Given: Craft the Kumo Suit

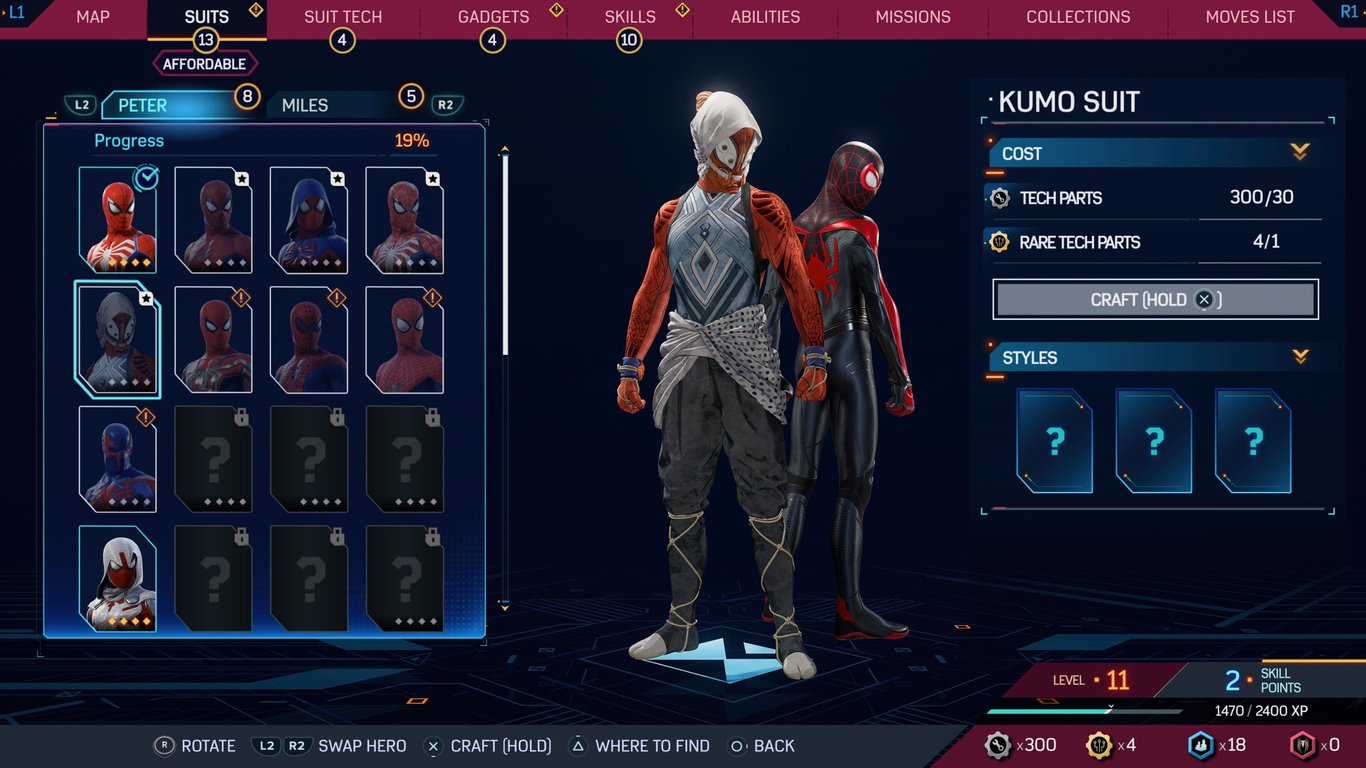Looking at the screenshot, I should click(x=1155, y=300).
